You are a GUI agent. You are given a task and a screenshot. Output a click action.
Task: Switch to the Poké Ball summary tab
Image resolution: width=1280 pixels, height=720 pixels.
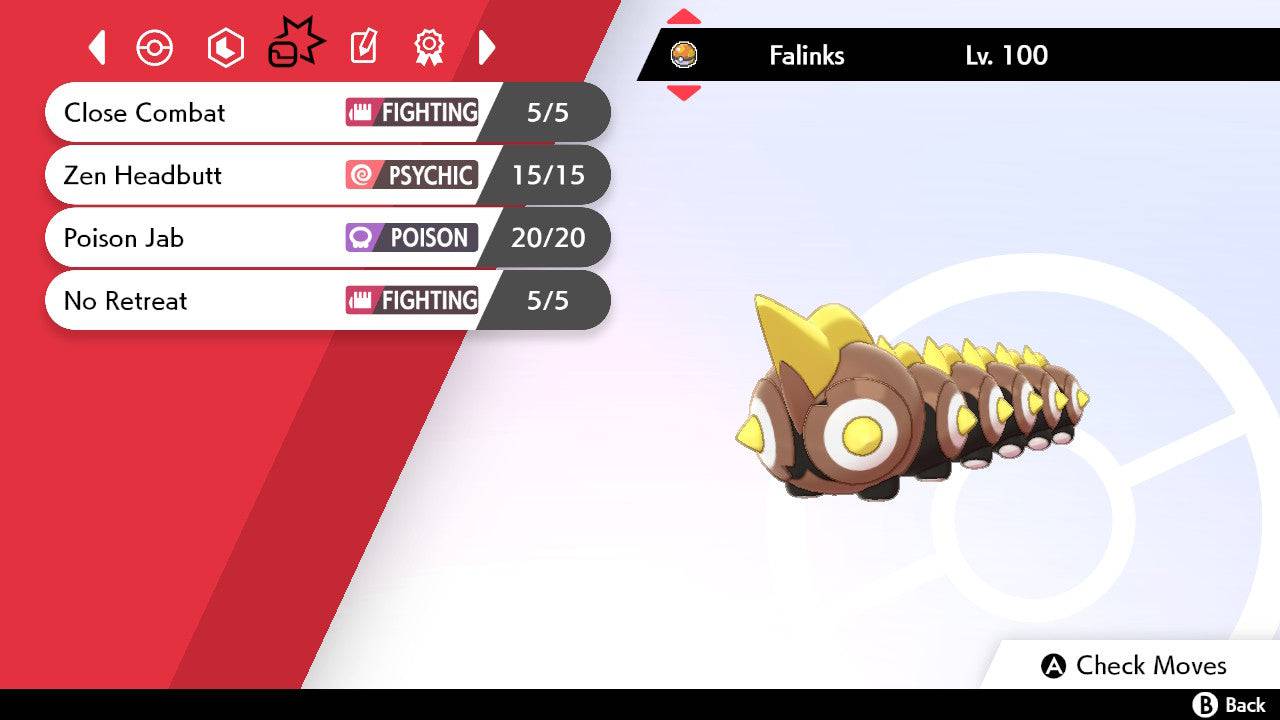pyautogui.click(x=155, y=48)
